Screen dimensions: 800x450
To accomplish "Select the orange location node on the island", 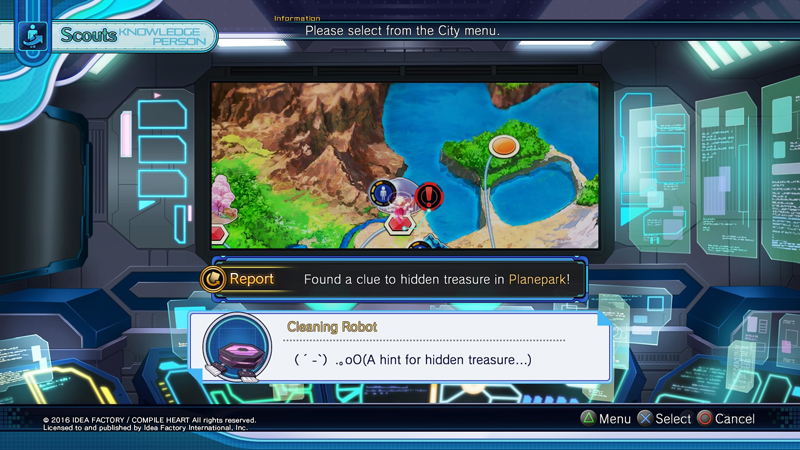I will click(x=503, y=147).
